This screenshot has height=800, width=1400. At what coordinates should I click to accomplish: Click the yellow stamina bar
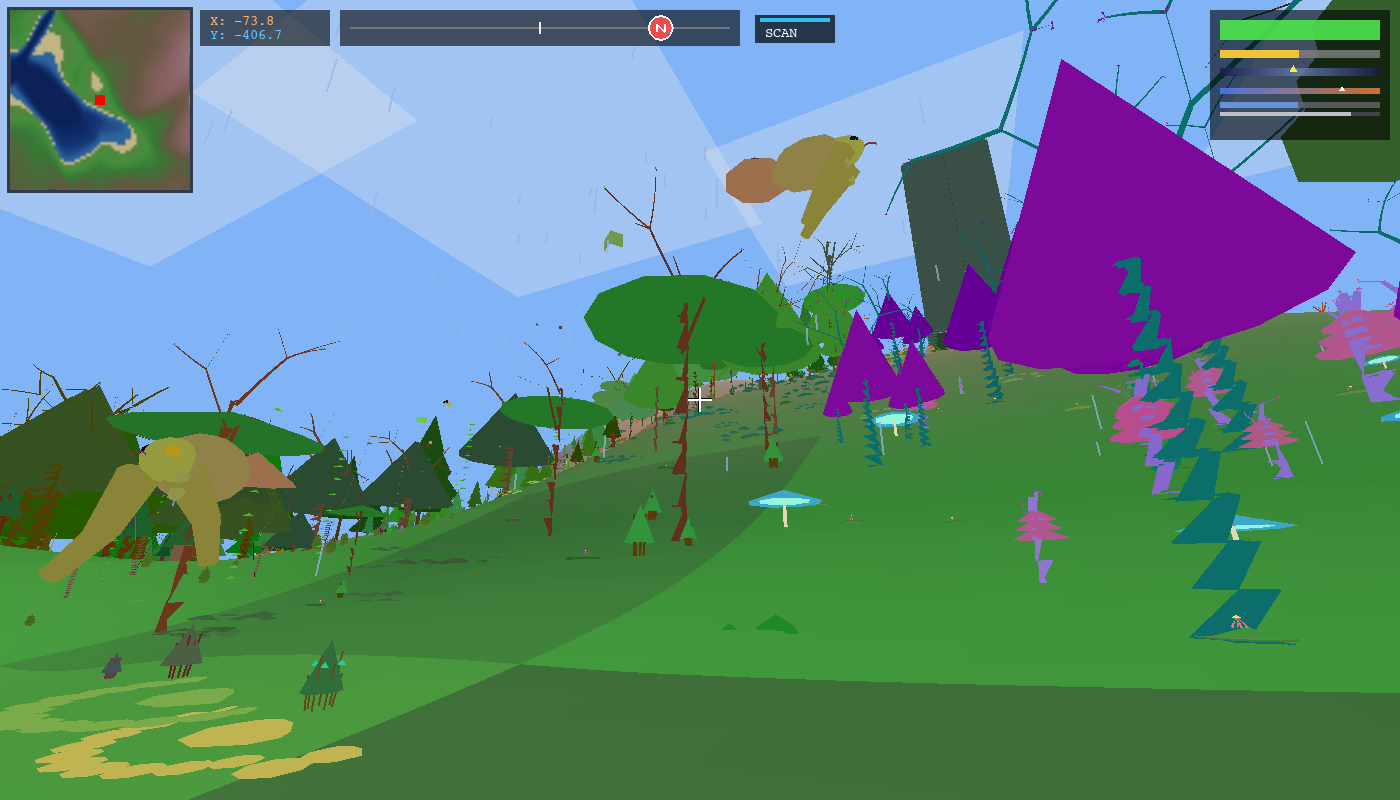(1258, 53)
